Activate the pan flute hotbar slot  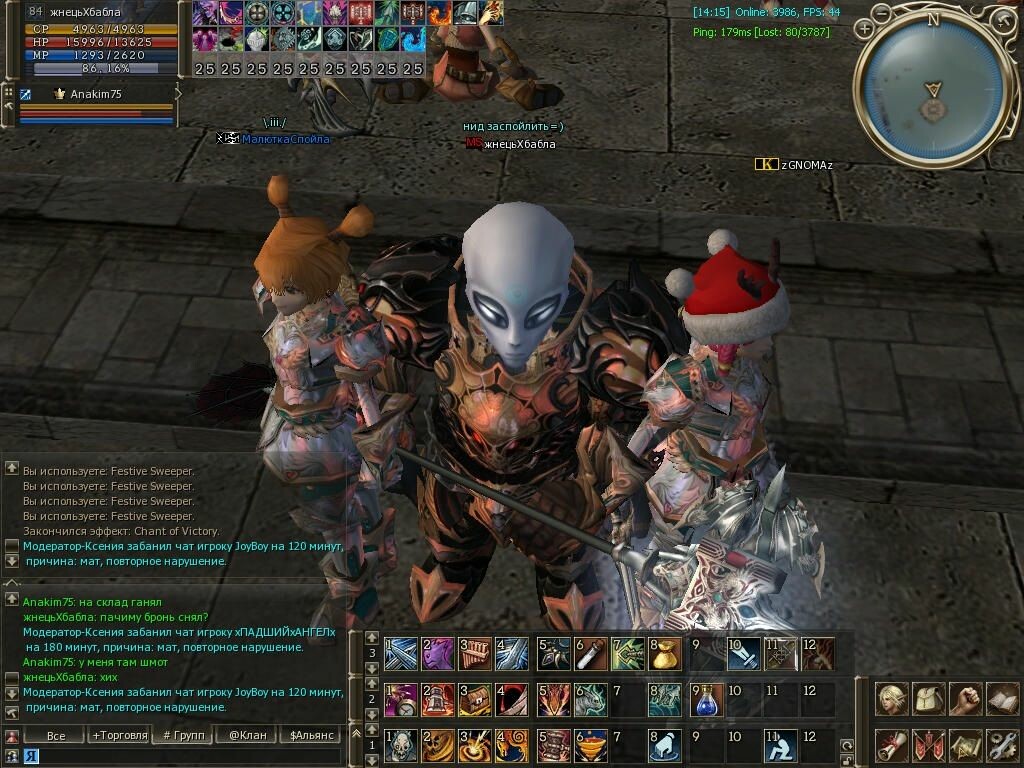click(x=476, y=654)
